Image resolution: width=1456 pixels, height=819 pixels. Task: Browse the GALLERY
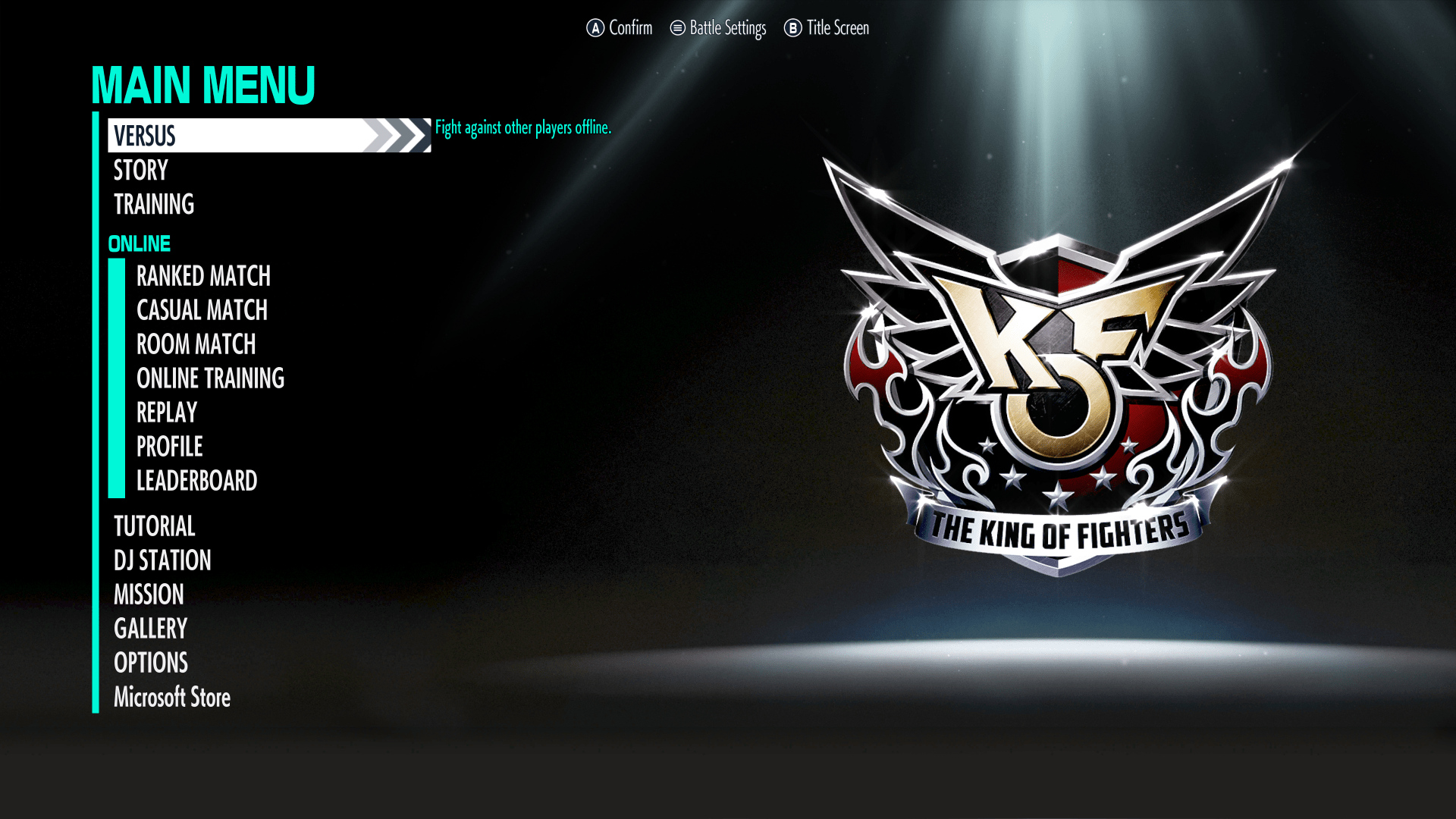[x=150, y=629]
